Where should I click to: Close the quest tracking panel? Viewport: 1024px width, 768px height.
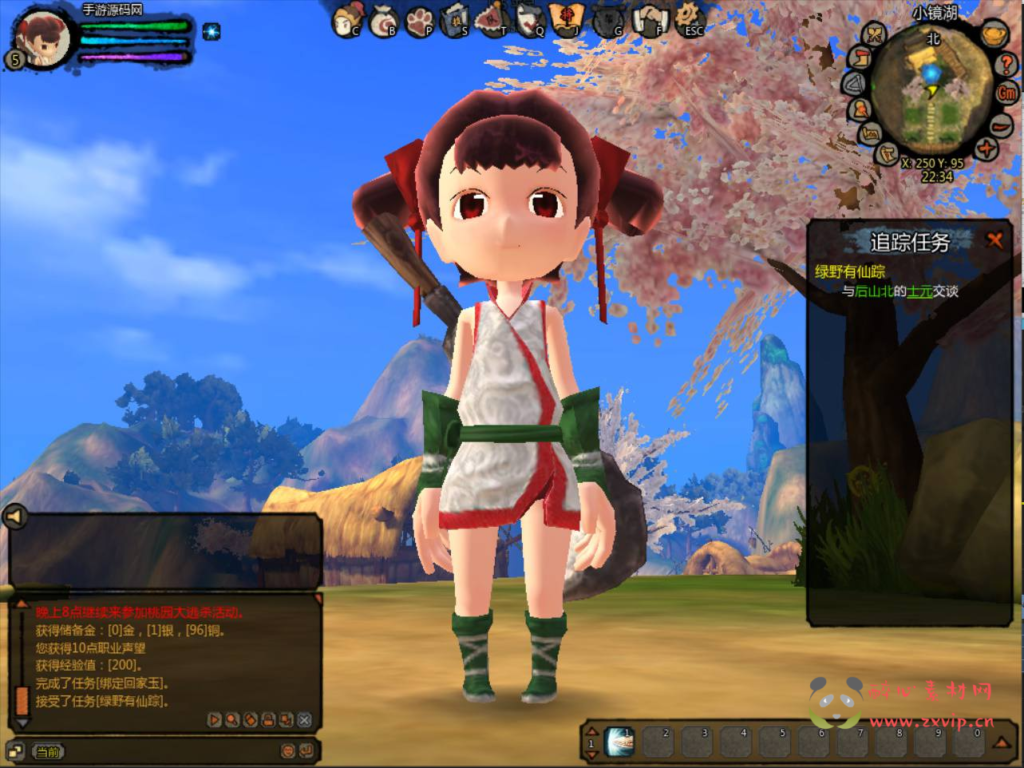(994, 240)
